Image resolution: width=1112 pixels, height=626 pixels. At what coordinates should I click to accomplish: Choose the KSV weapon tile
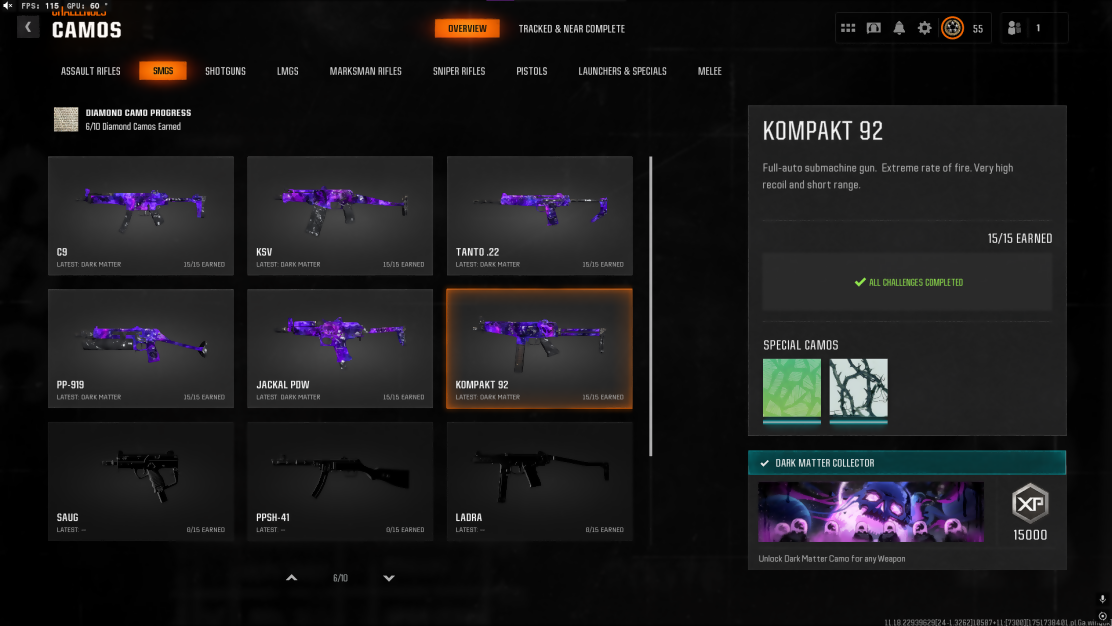click(x=340, y=215)
